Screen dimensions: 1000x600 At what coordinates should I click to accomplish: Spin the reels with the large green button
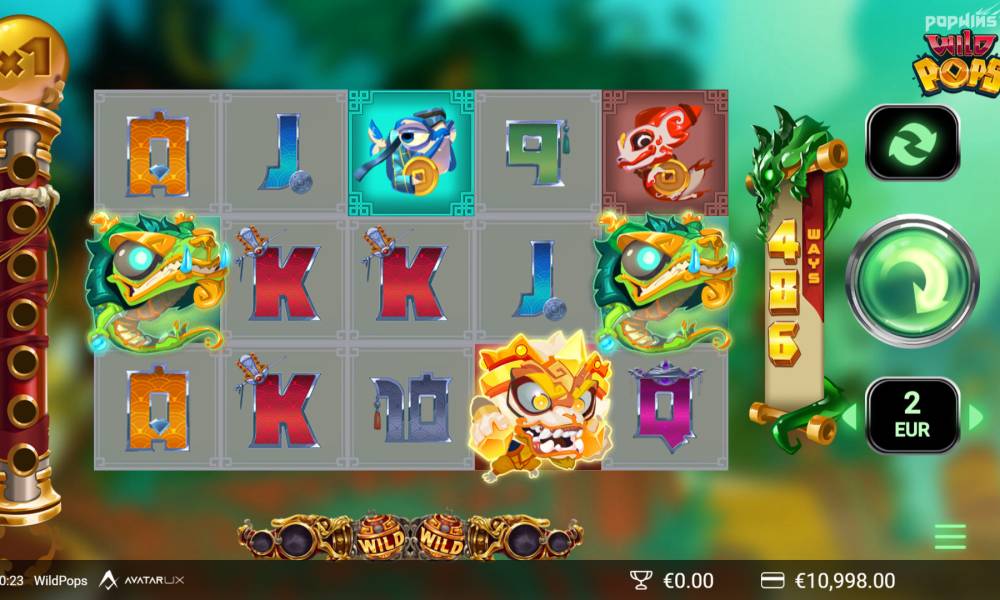click(912, 279)
